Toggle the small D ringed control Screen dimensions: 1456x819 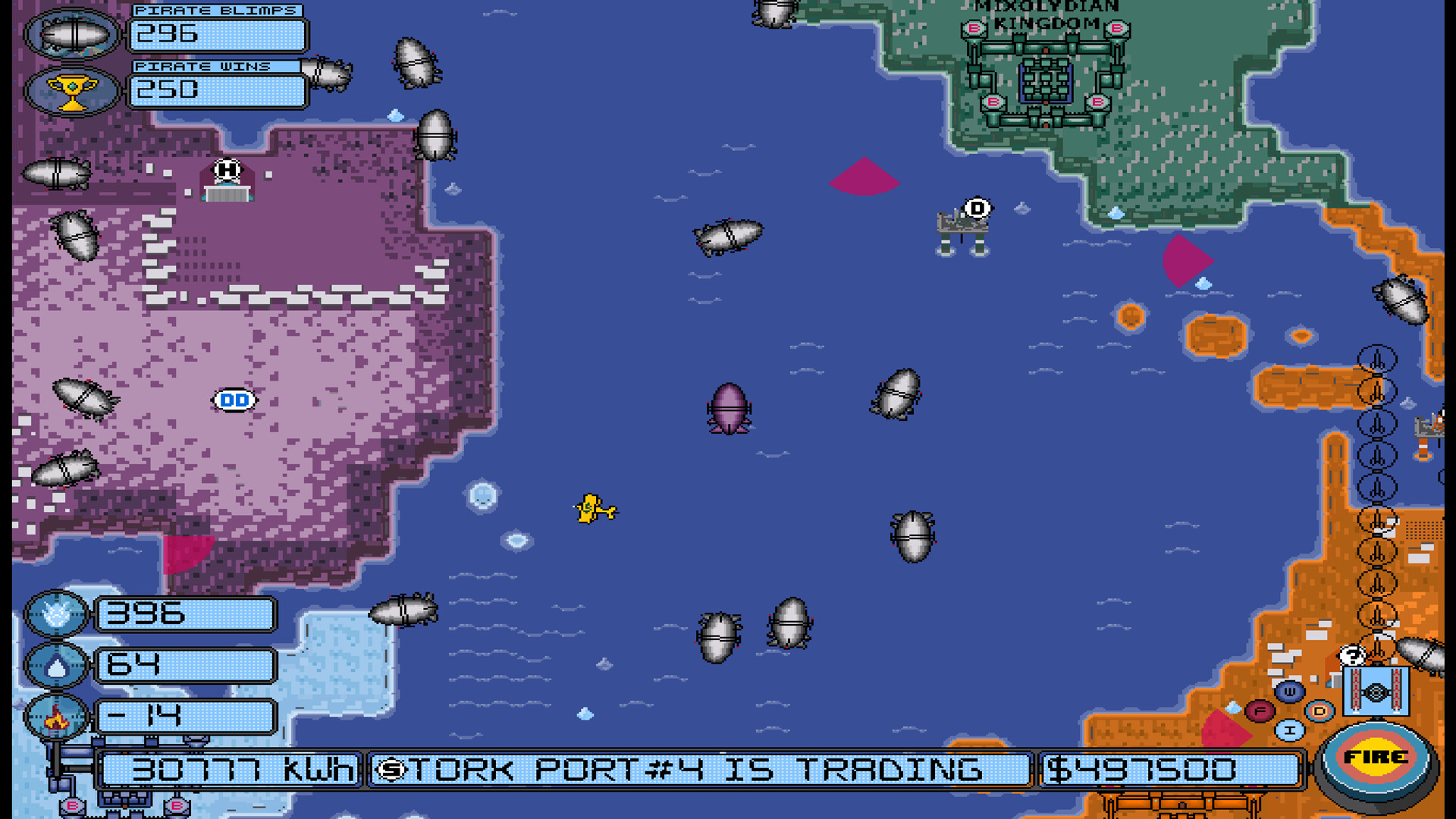coord(1319,712)
